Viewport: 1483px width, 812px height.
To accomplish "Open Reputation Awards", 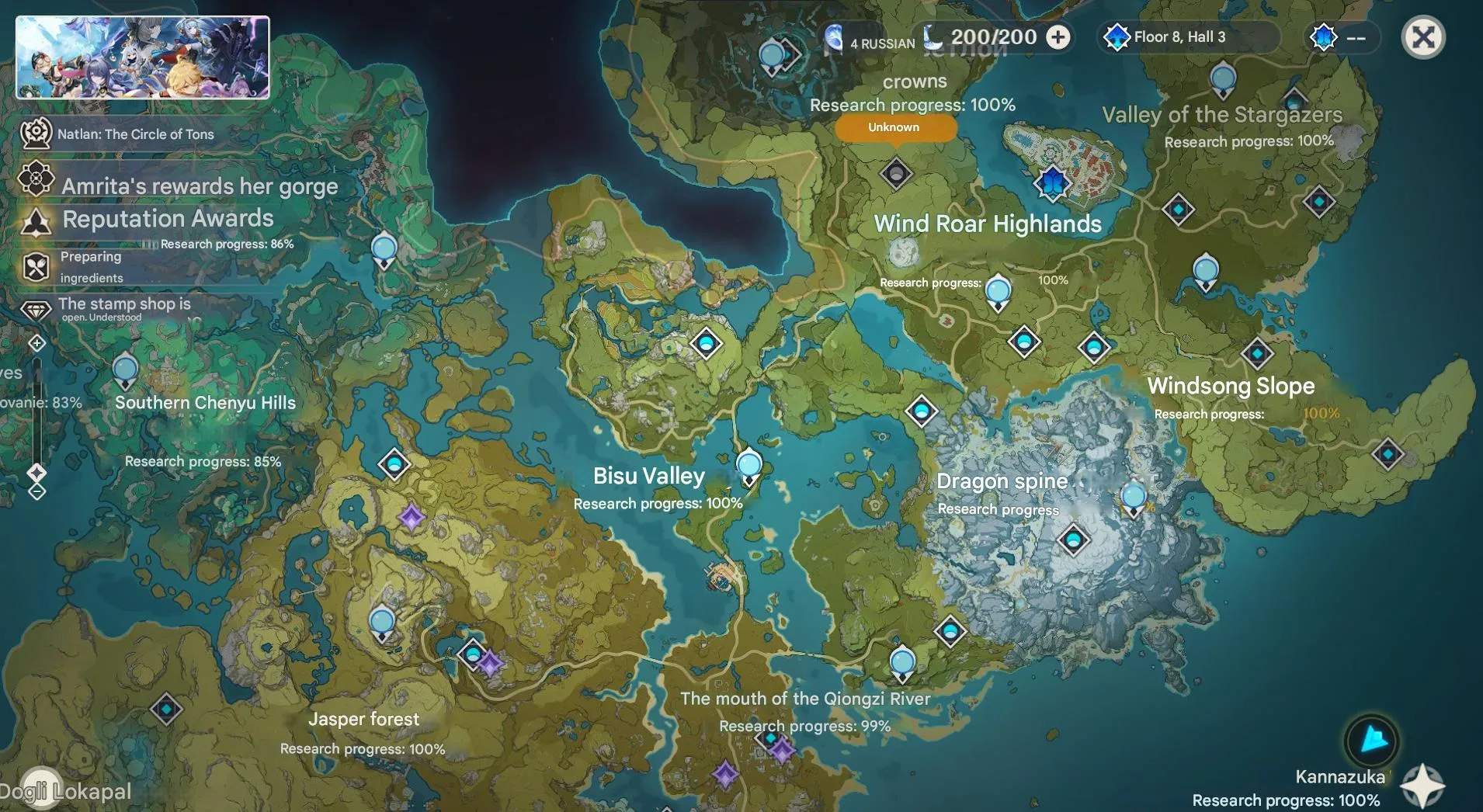I will [168, 219].
